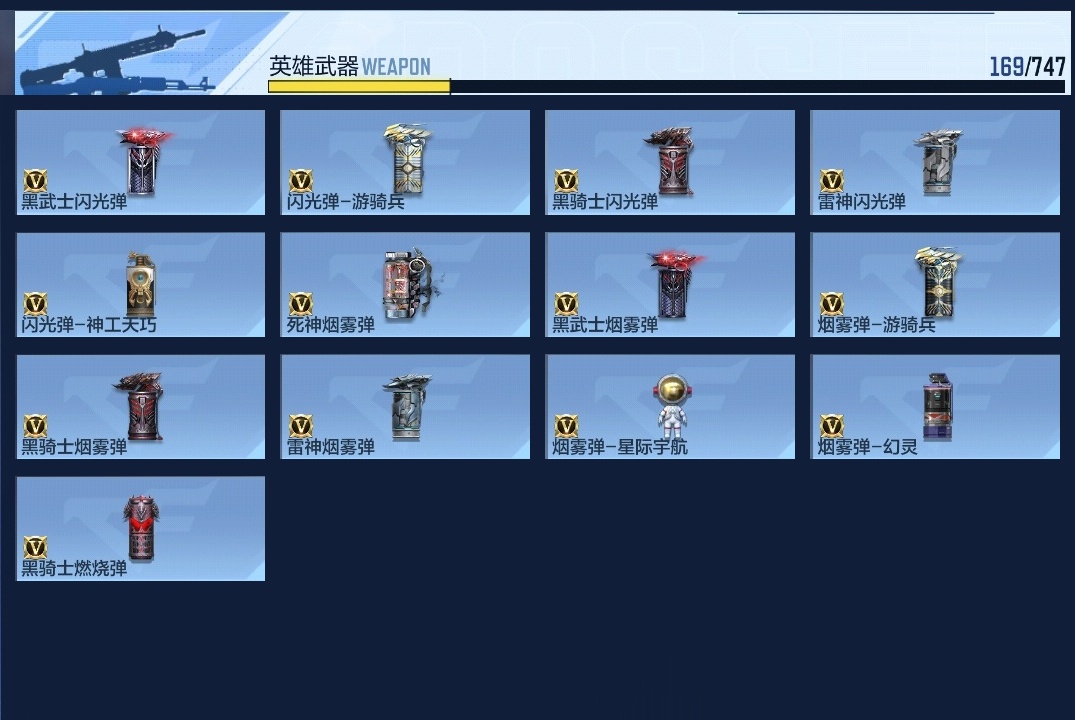The height and width of the screenshot is (720, 1075).
Task: Choose the 黑武士烟雾弹 card
Action: 670,285
